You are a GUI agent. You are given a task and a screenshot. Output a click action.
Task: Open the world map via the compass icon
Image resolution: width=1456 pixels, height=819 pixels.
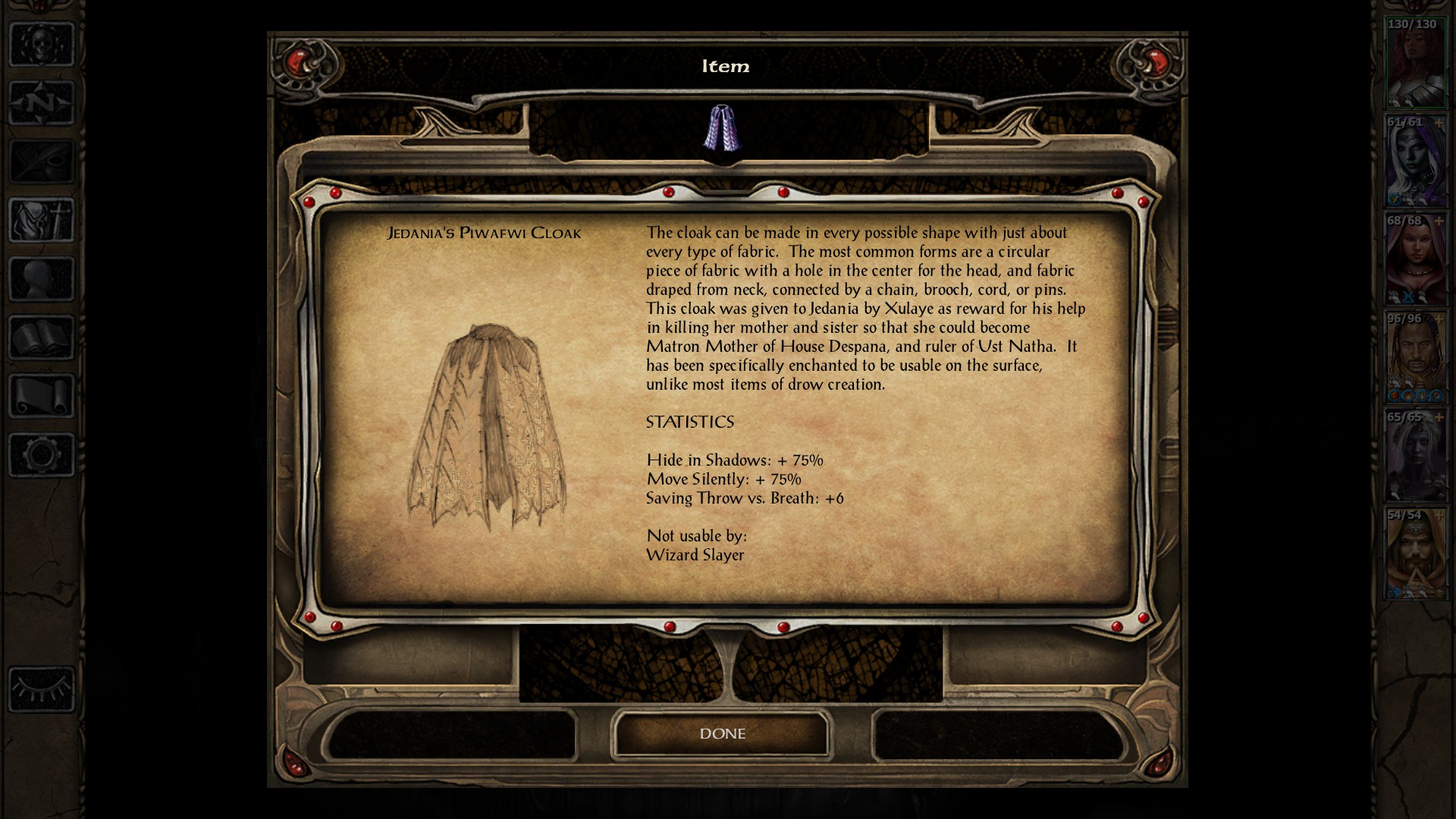(42, 99)
